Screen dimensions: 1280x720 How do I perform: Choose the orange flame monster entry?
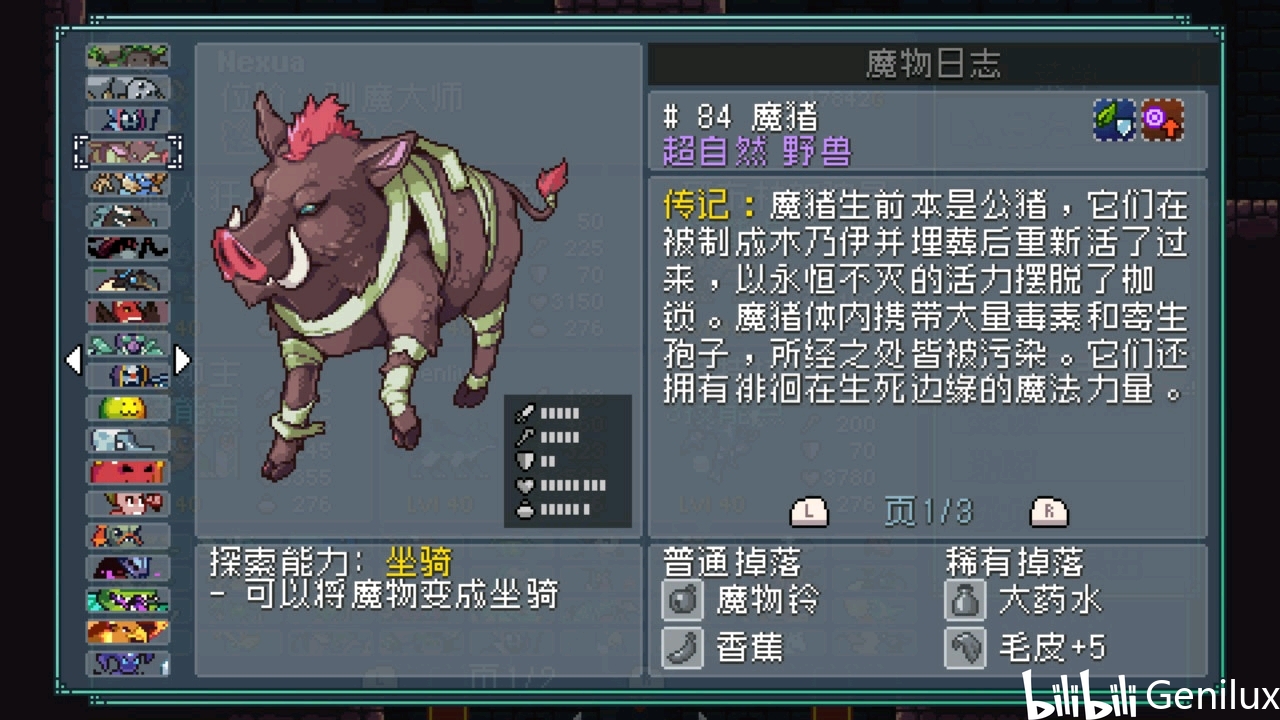128,632
